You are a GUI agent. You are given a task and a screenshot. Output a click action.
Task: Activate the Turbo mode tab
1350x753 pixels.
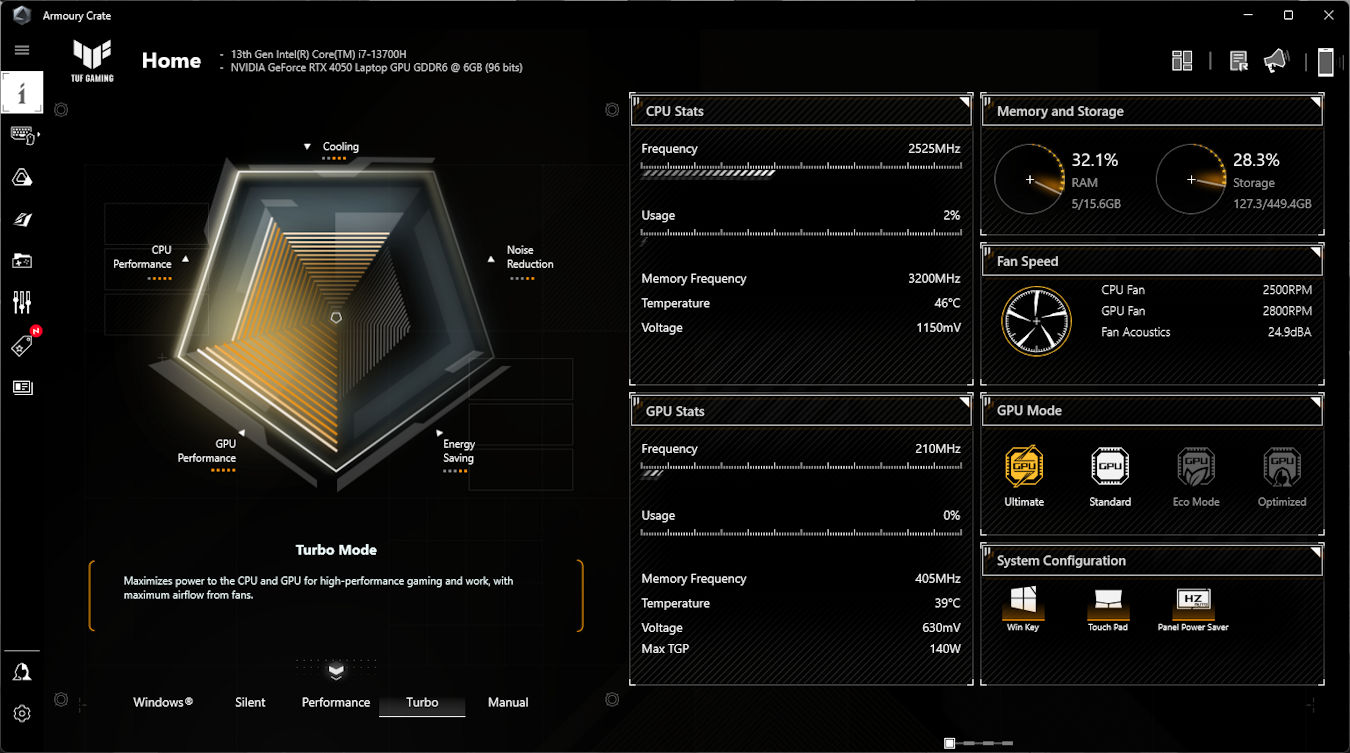click(422, 702)
